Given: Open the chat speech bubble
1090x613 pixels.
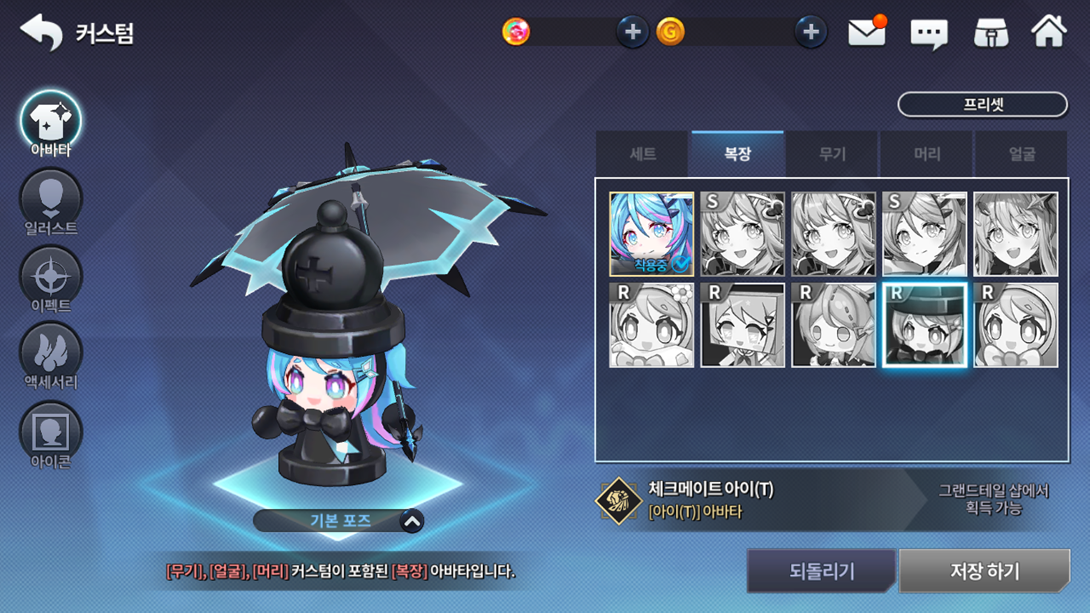Looking at the screenshot, I should (928, 34).
